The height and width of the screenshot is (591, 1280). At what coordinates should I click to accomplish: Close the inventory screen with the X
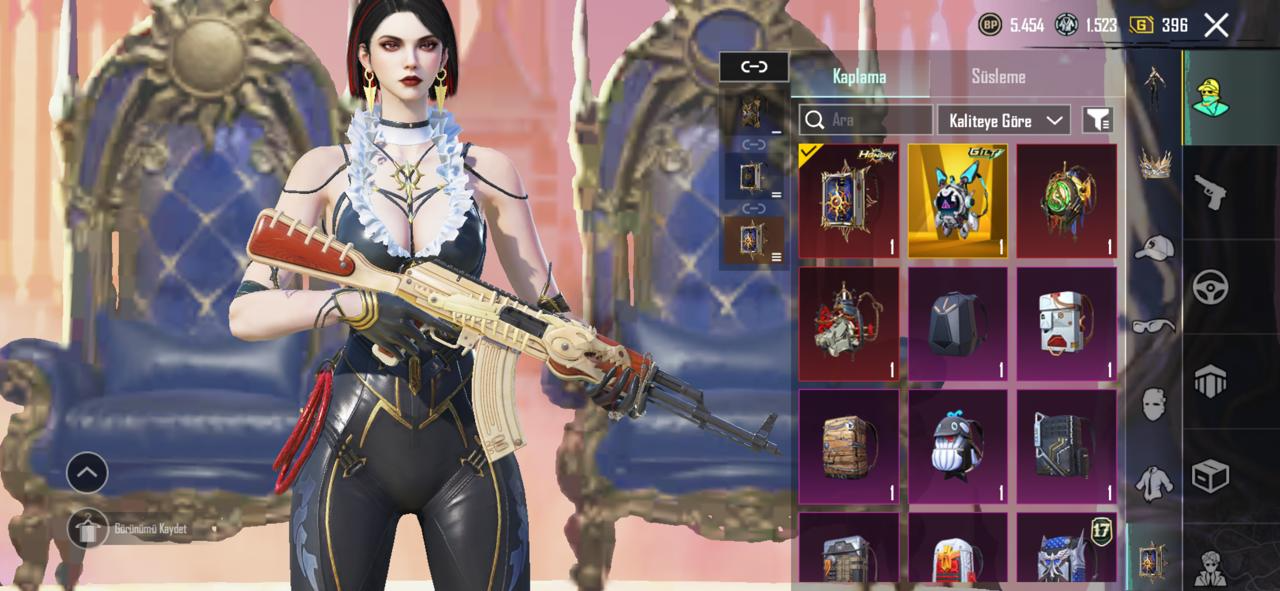(x=1216, y=25)
